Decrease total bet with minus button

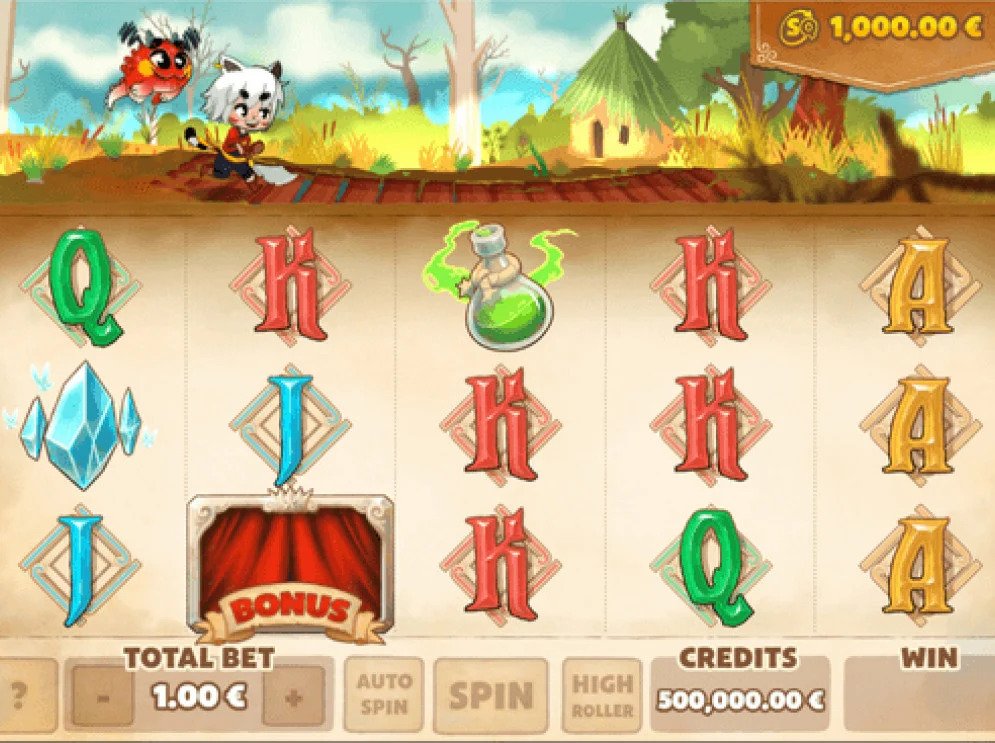[103, 697]
